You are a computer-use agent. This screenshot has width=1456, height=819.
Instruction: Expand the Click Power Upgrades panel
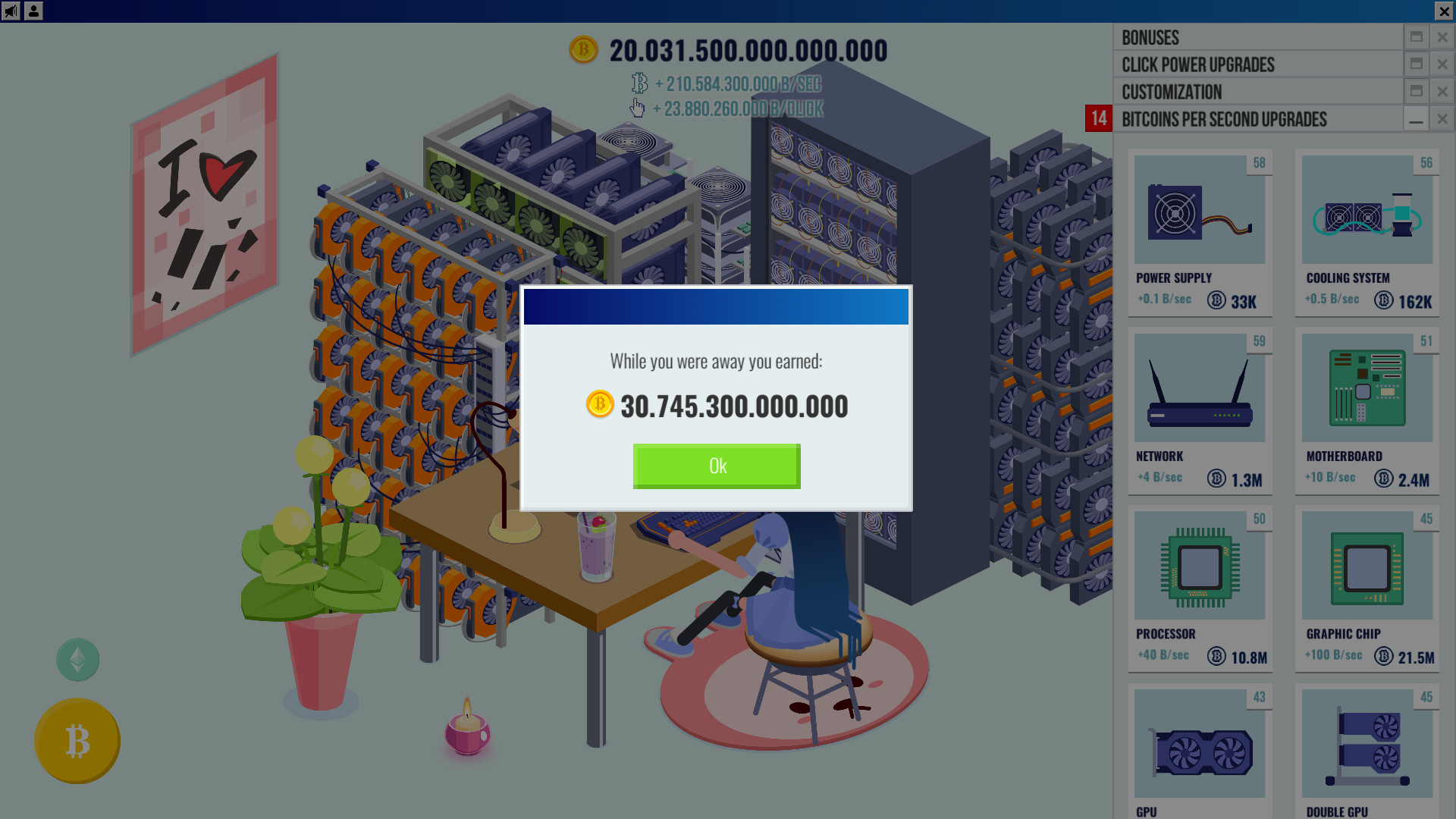pyautogui.click(x=1418, y=64)
